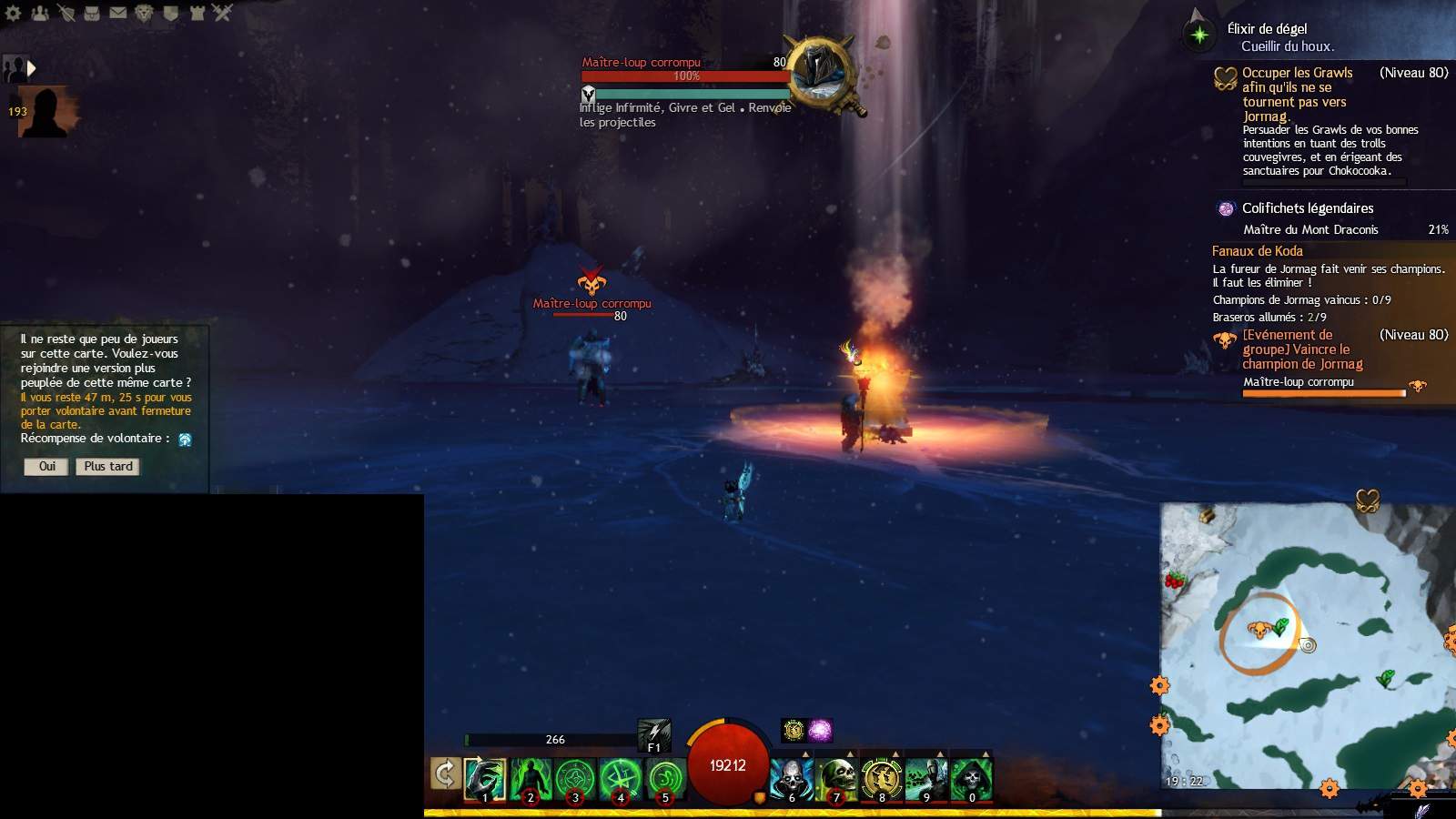
Task: Open the game menu gear icon
Action: click(x=13, y=13)
